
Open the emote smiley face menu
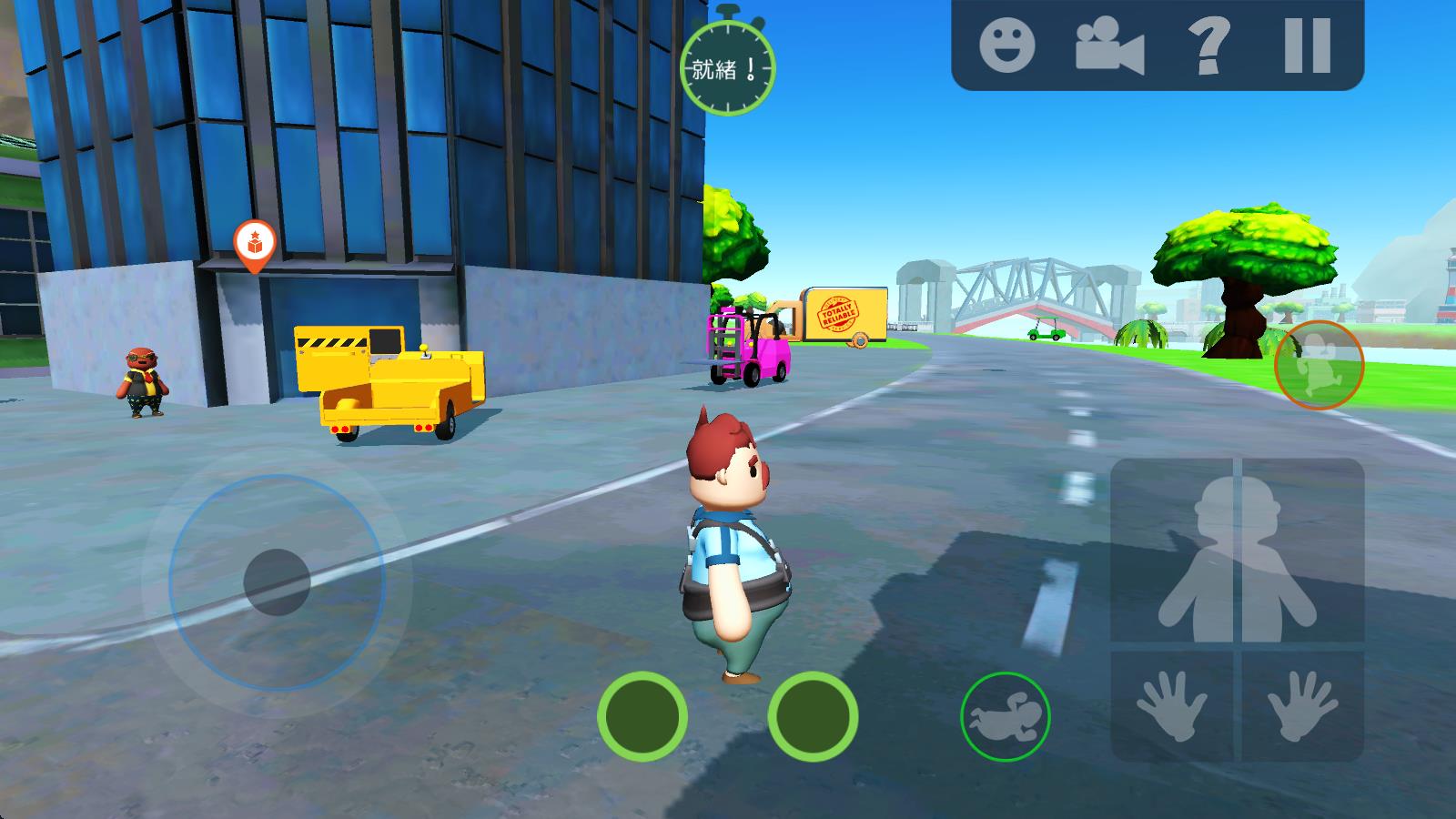[1006, 45]
